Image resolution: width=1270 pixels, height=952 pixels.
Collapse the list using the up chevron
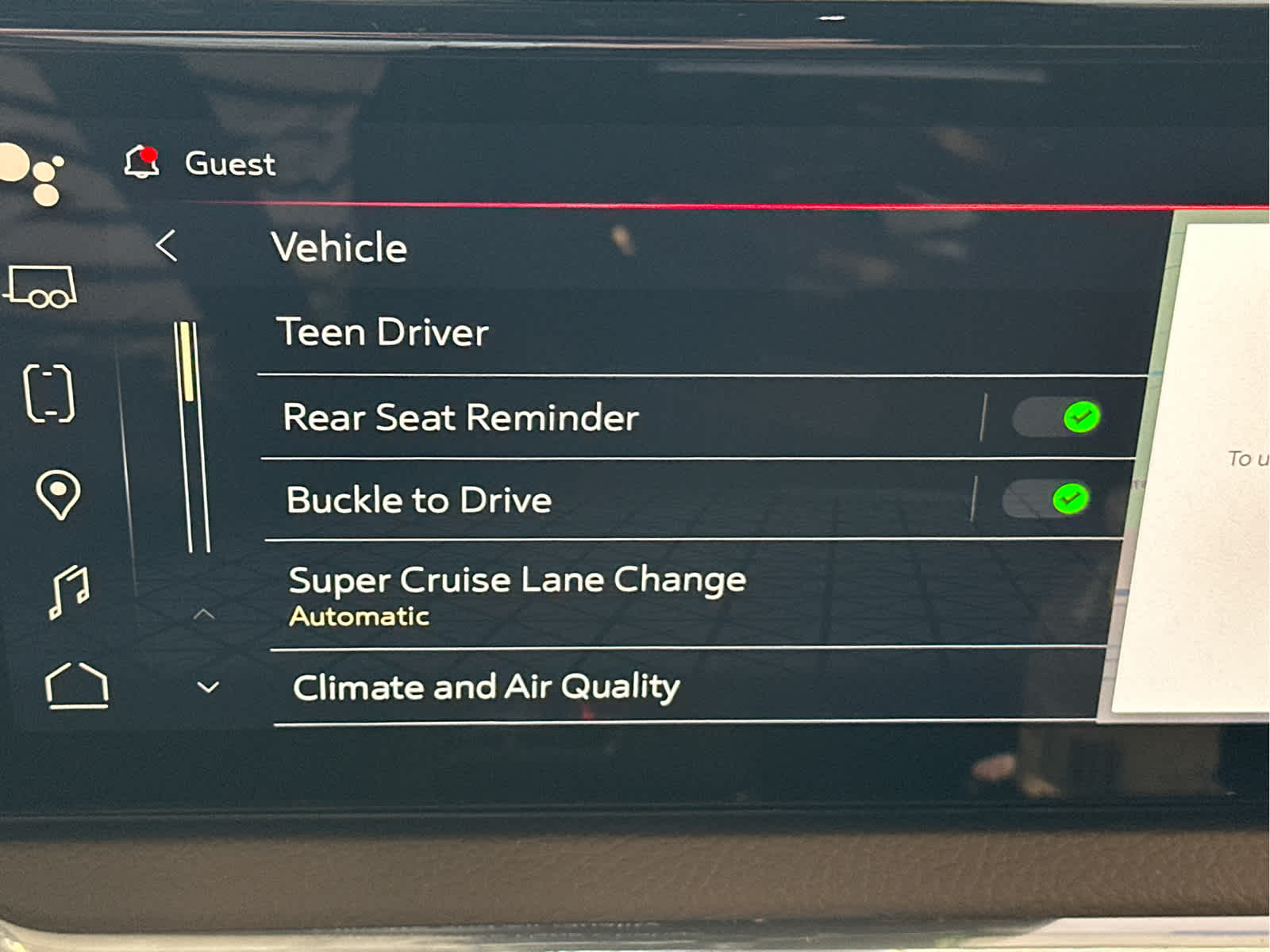tap(206, 612)
